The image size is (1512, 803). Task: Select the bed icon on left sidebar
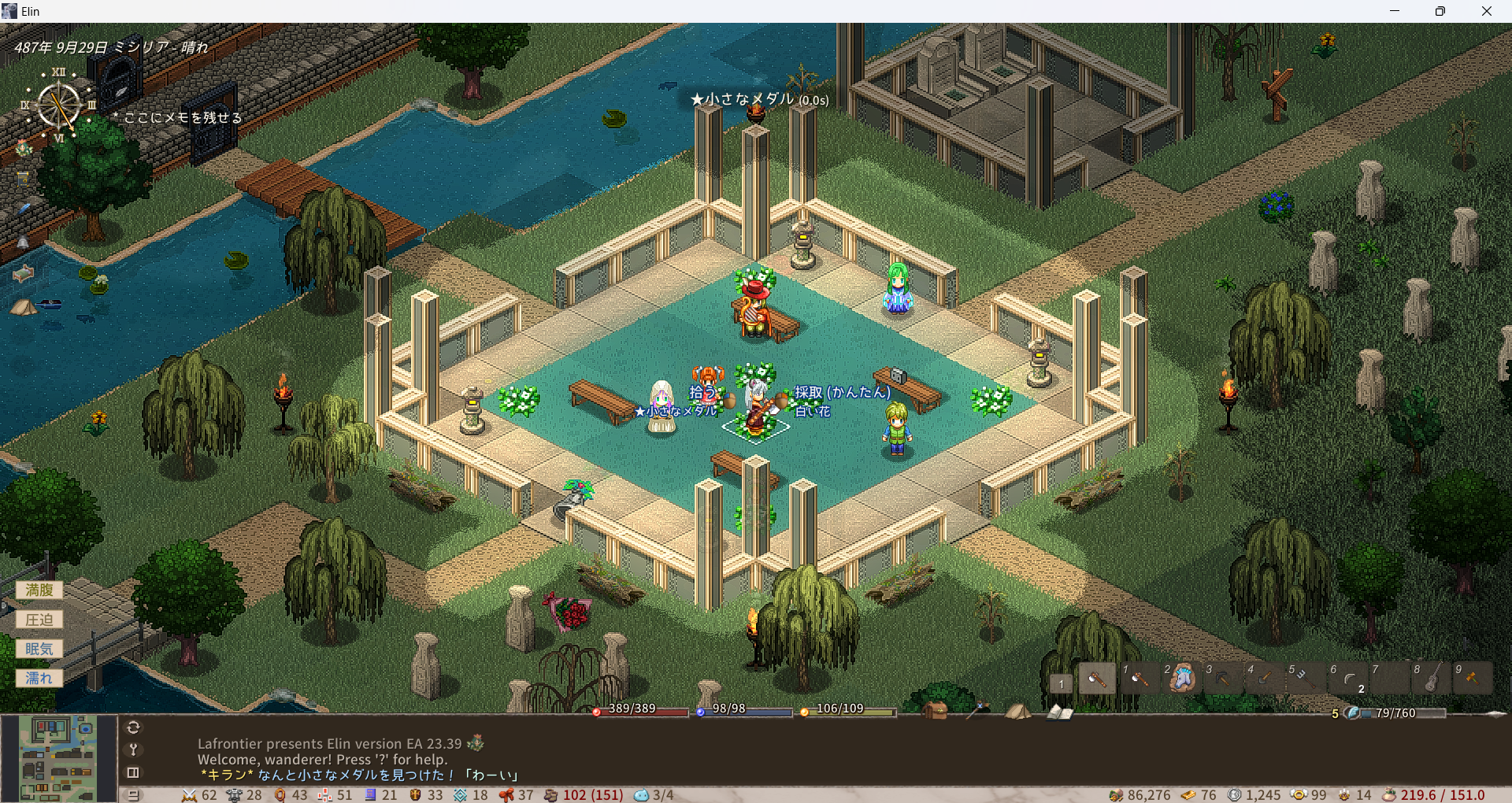click(23, 273)
